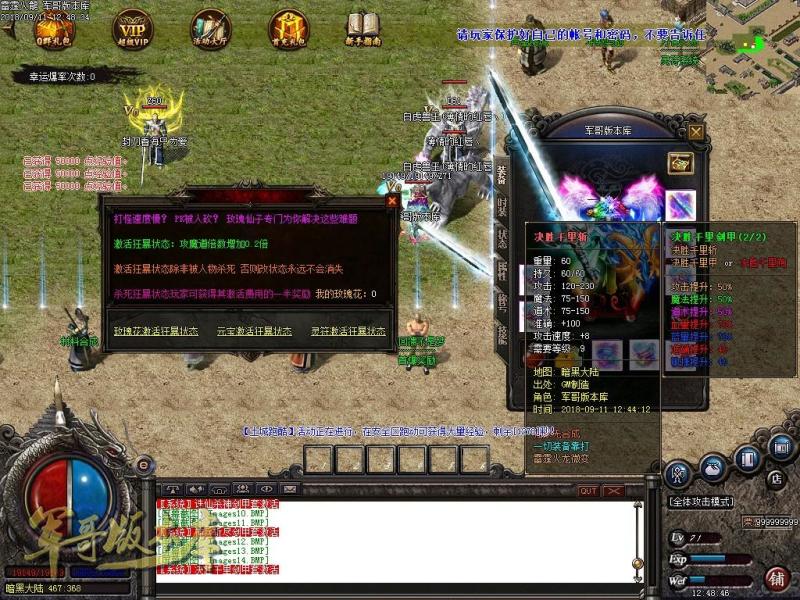Switch to the 状态 status tab
This screenshot has height=600, width=800.
[501, 240]
